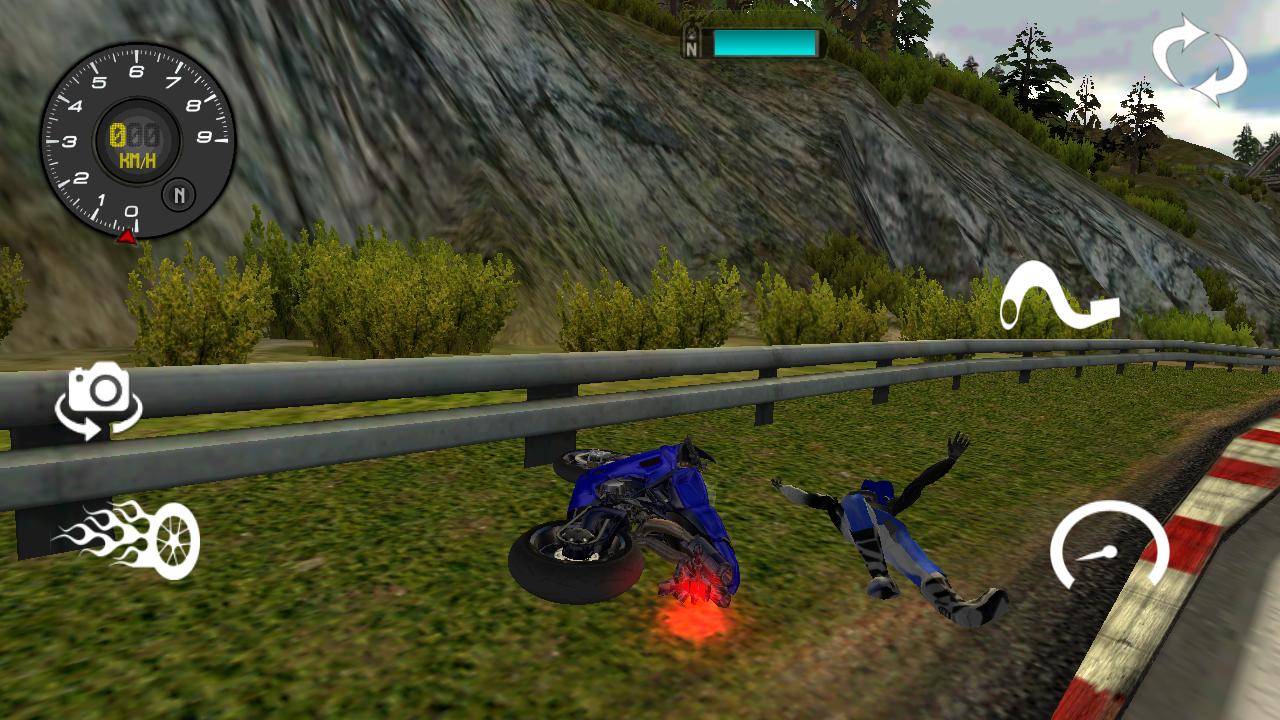Tap the N gear indicator badge
Viewport: 1280px width, 720px height.
181,196
